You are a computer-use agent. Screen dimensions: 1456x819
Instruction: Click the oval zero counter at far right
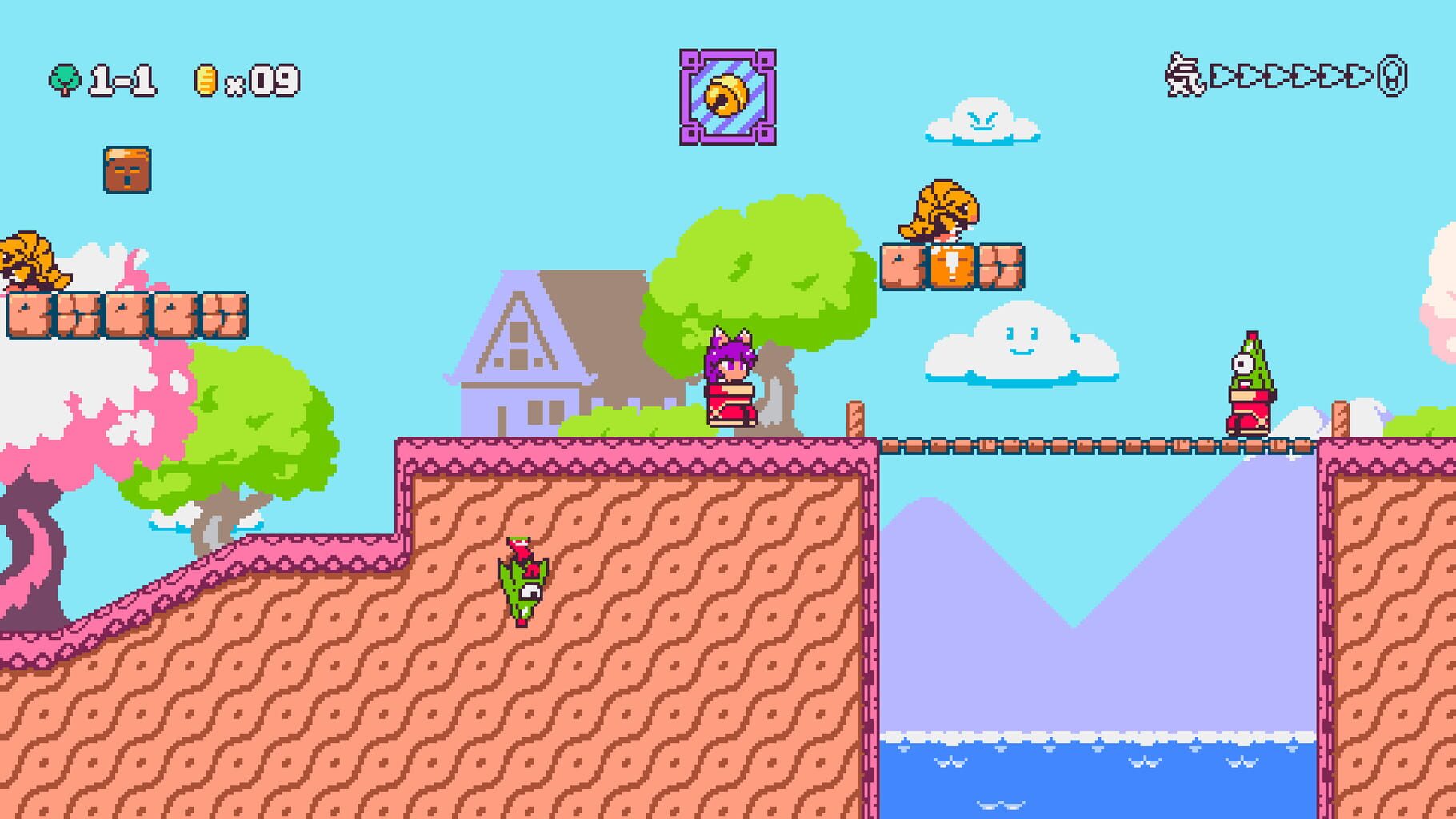pos(1392,78)
